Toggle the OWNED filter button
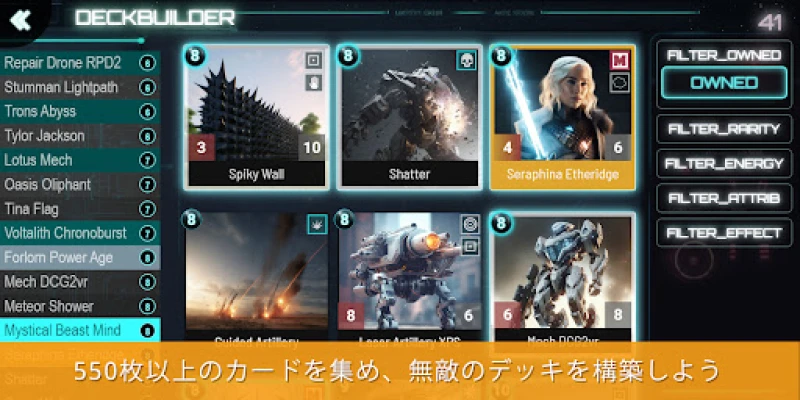This screenshot has height=400, width=800. [724, 83]
